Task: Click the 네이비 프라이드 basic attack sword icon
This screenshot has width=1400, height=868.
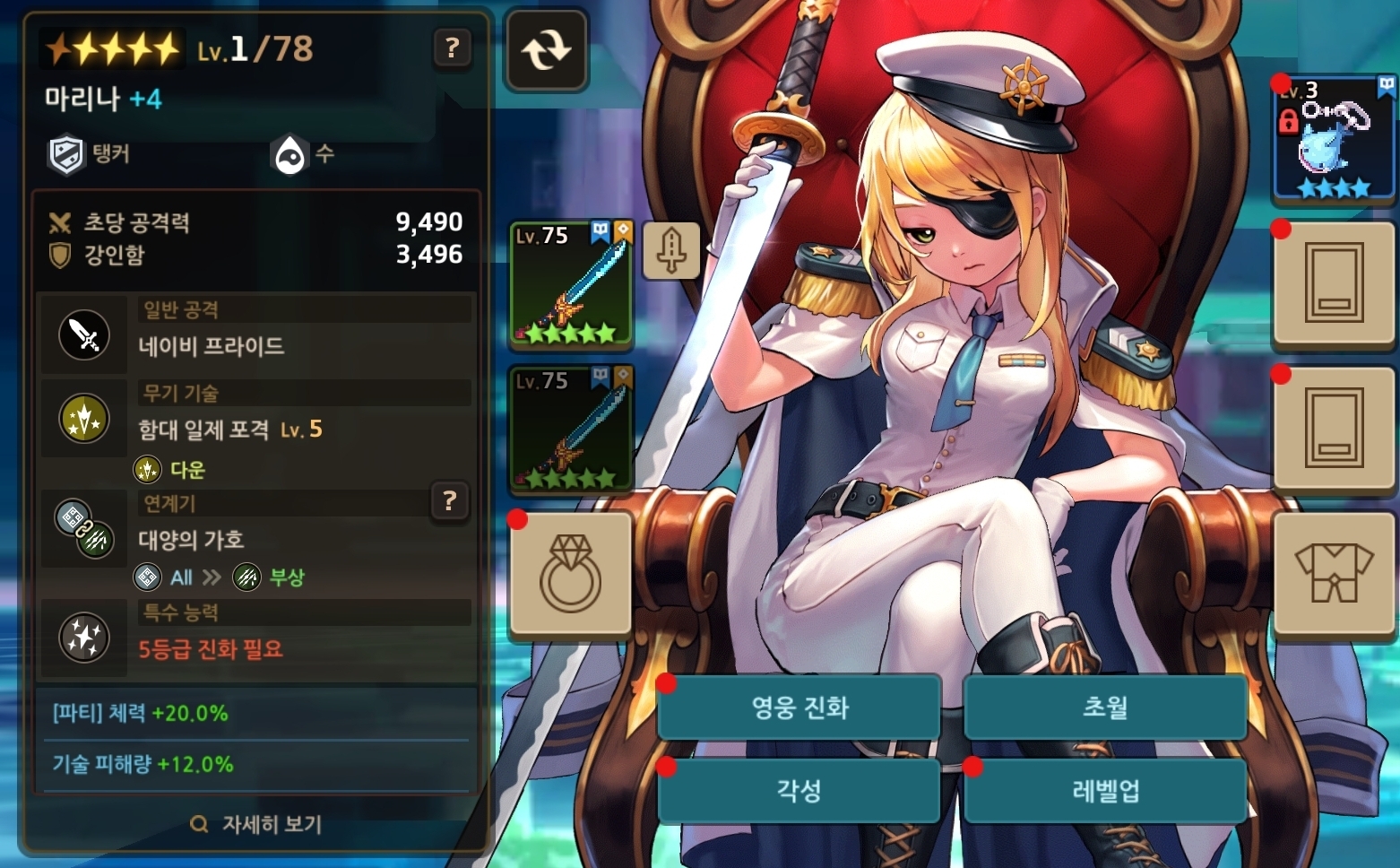Action: [x=82, y=336]
